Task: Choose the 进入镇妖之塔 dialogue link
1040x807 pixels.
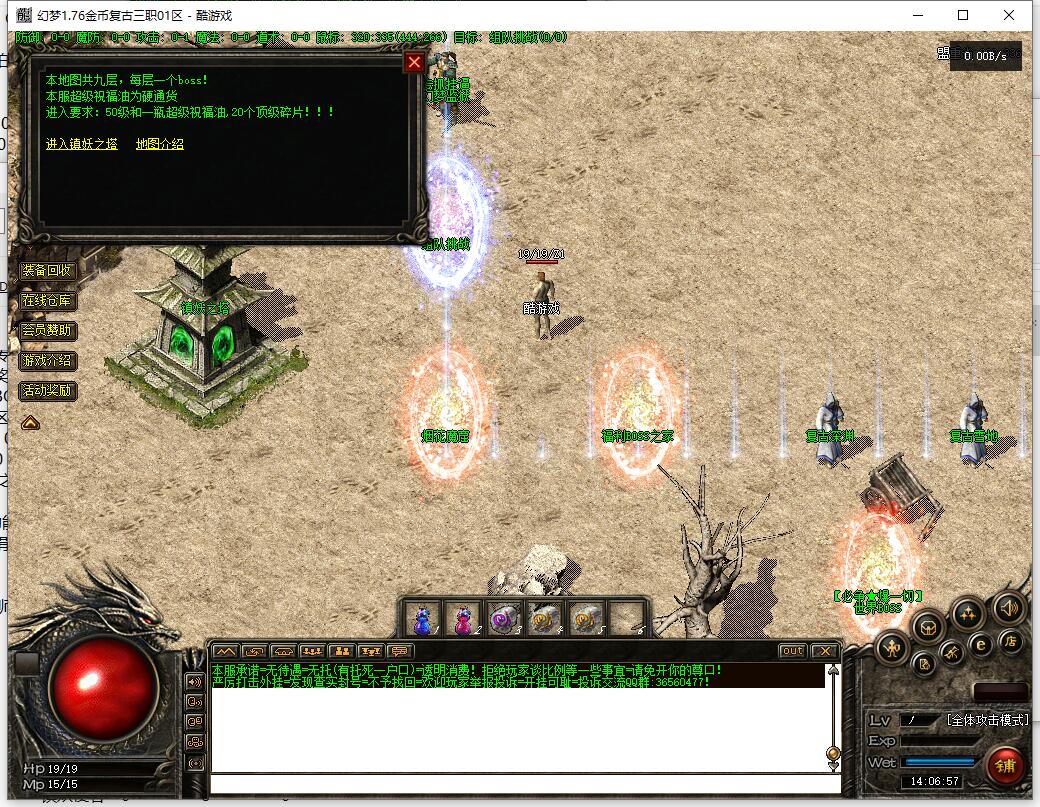Action: 82,144
